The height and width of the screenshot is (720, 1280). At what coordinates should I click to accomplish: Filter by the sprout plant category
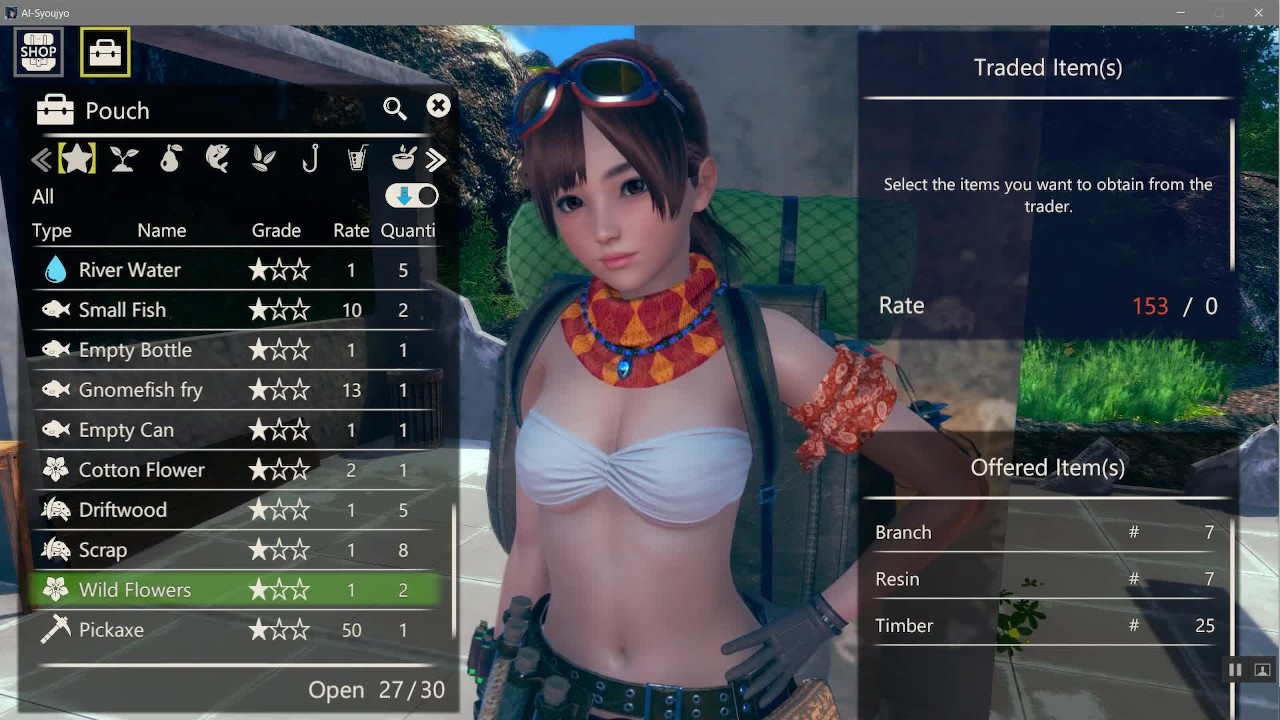(x=124, y=159)
